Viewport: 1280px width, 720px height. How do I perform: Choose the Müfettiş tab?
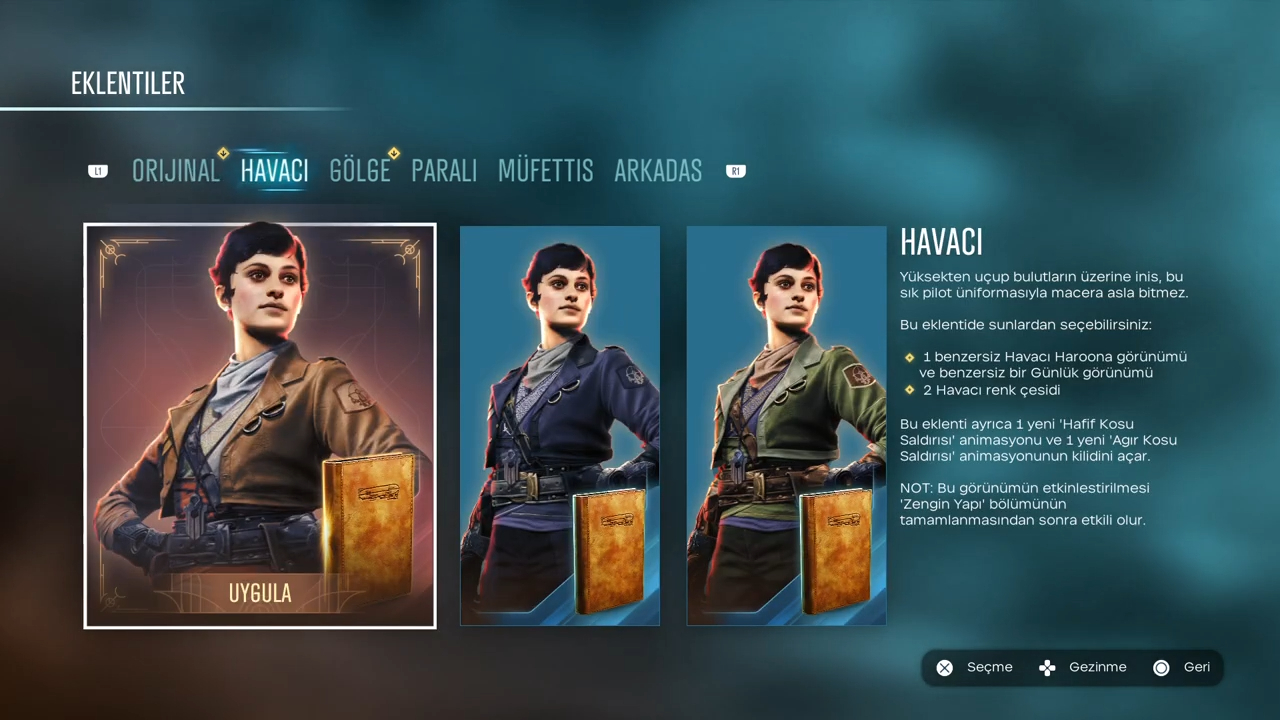545,171
